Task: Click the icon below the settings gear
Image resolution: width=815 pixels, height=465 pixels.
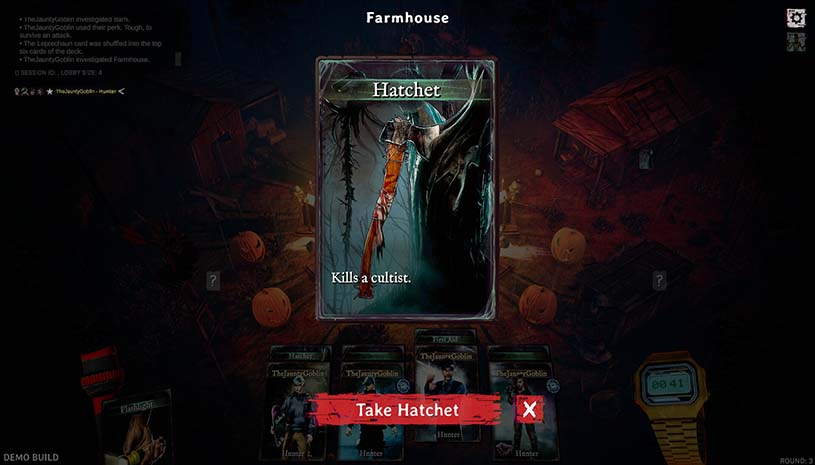Action: [796, 42]
